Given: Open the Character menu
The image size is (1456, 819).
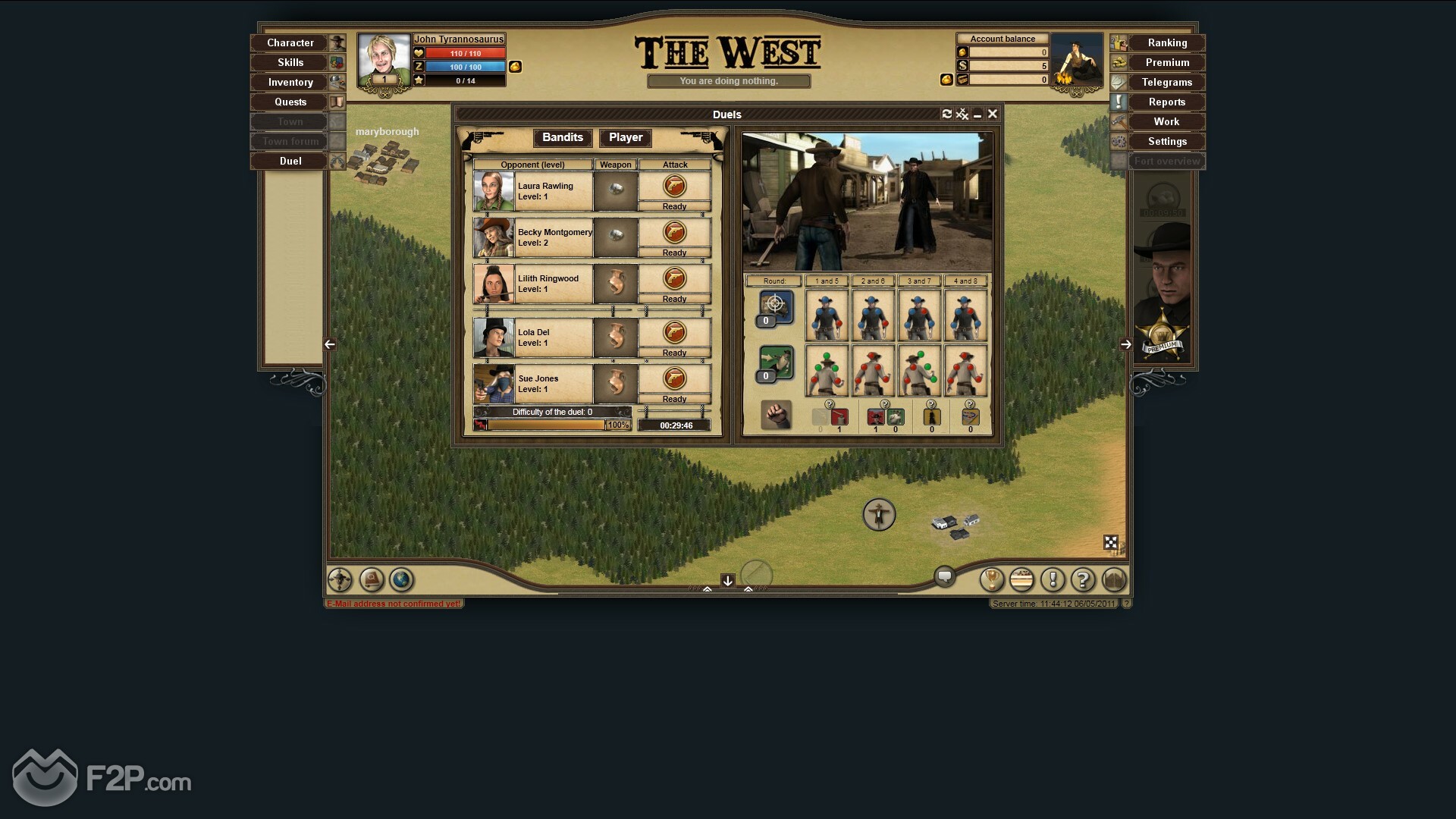Looking at the screenshot, I should 290,43.
